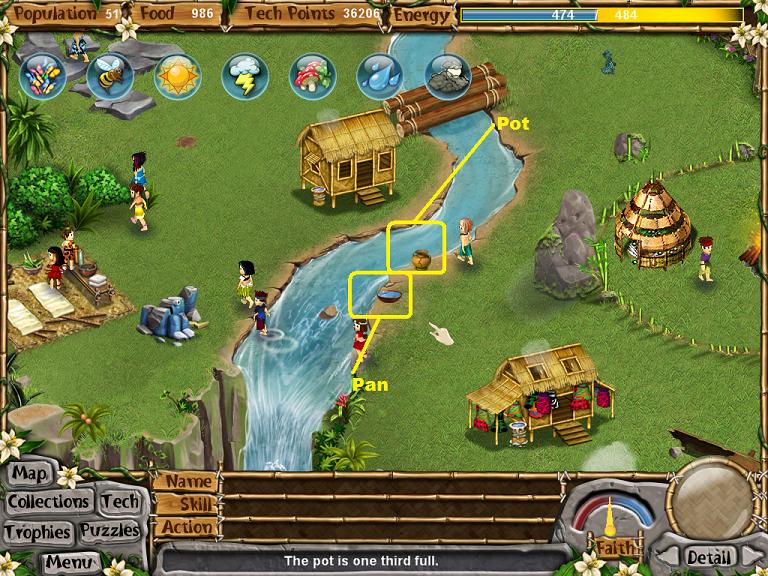Screen dimensions: 768x576
Task: Open the Map screen
Action: coord(31,473)
